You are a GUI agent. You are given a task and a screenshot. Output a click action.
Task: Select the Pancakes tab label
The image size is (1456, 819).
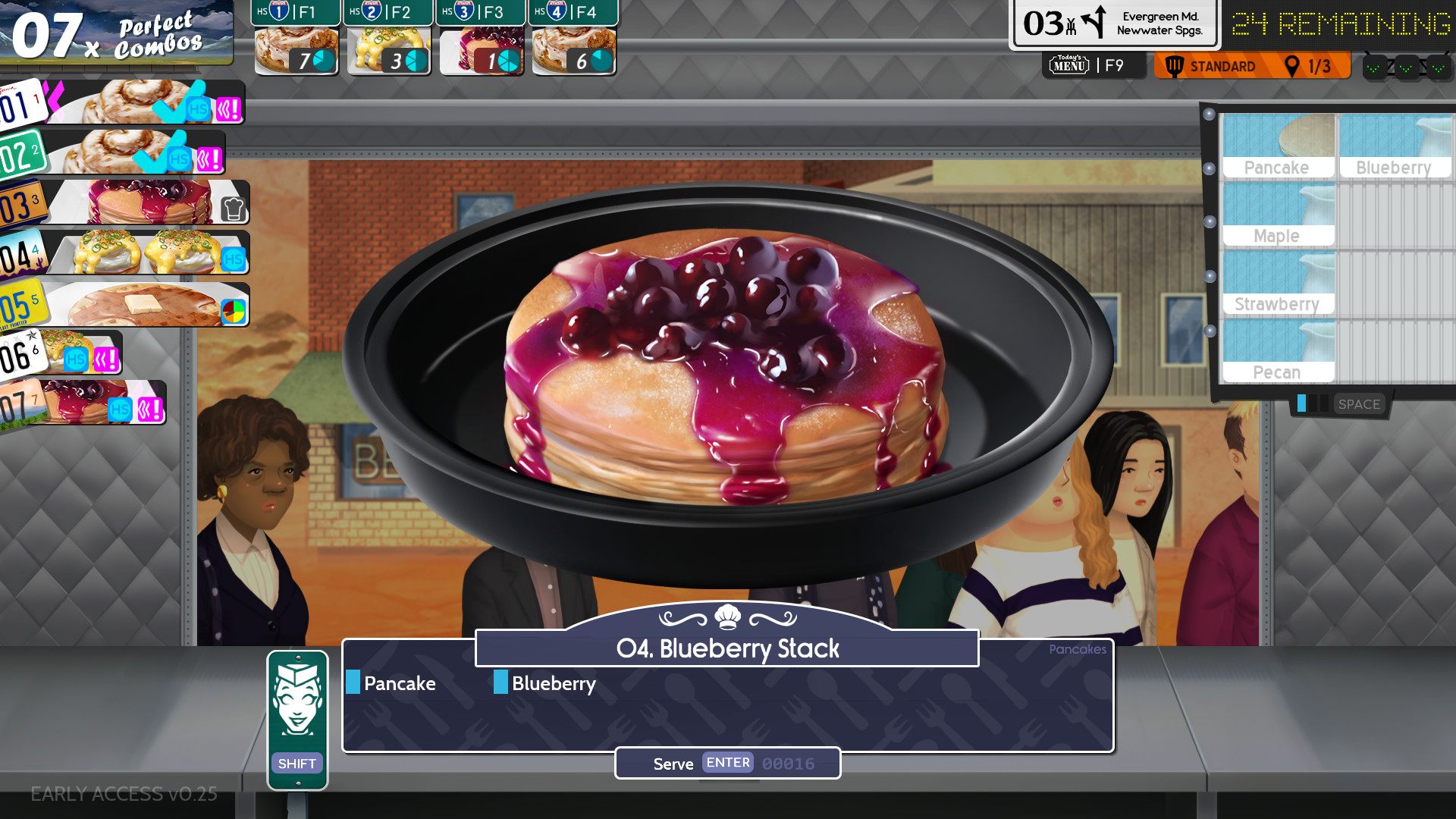click(x=1077, y=650)
